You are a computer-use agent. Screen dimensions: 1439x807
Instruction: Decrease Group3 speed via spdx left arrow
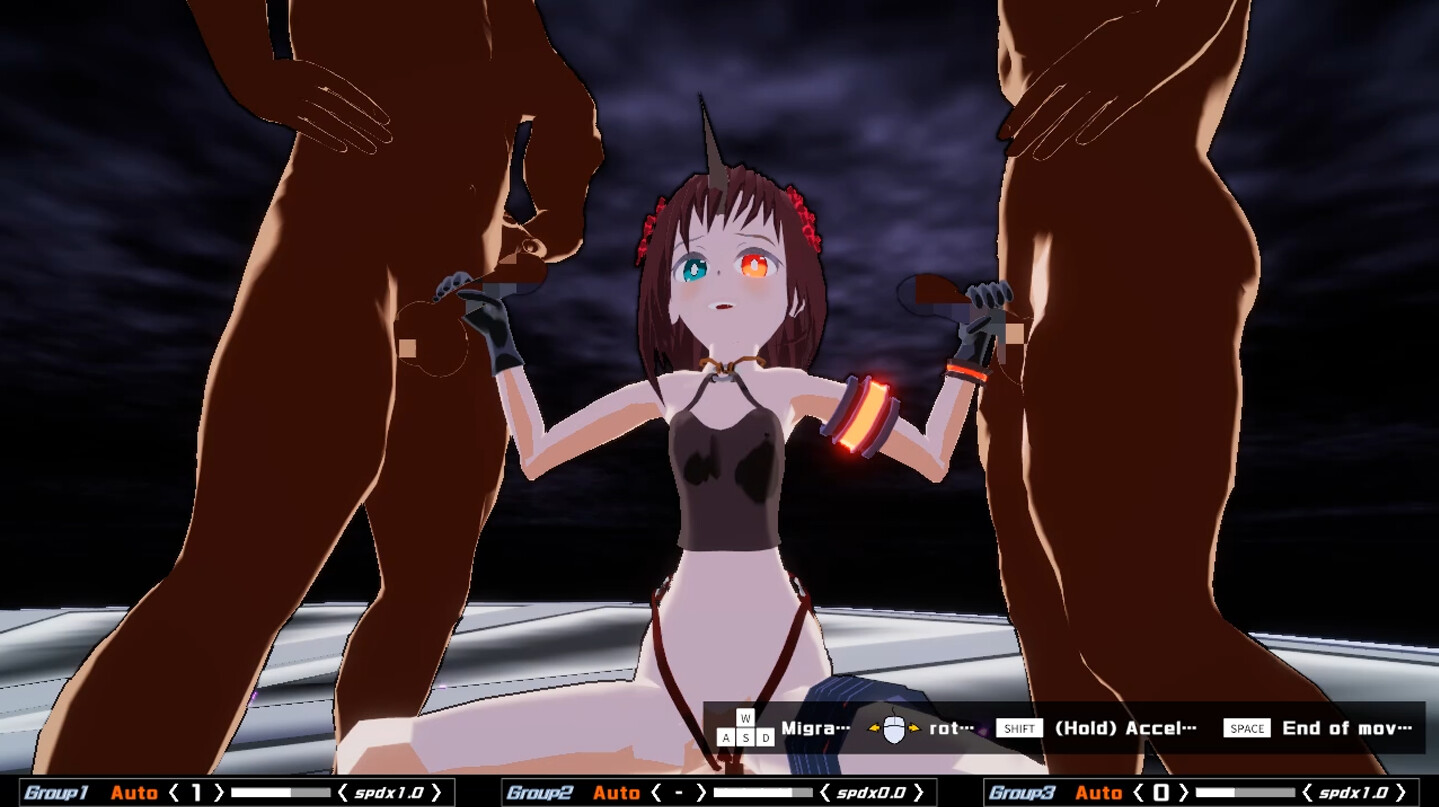pos(1307,791)
